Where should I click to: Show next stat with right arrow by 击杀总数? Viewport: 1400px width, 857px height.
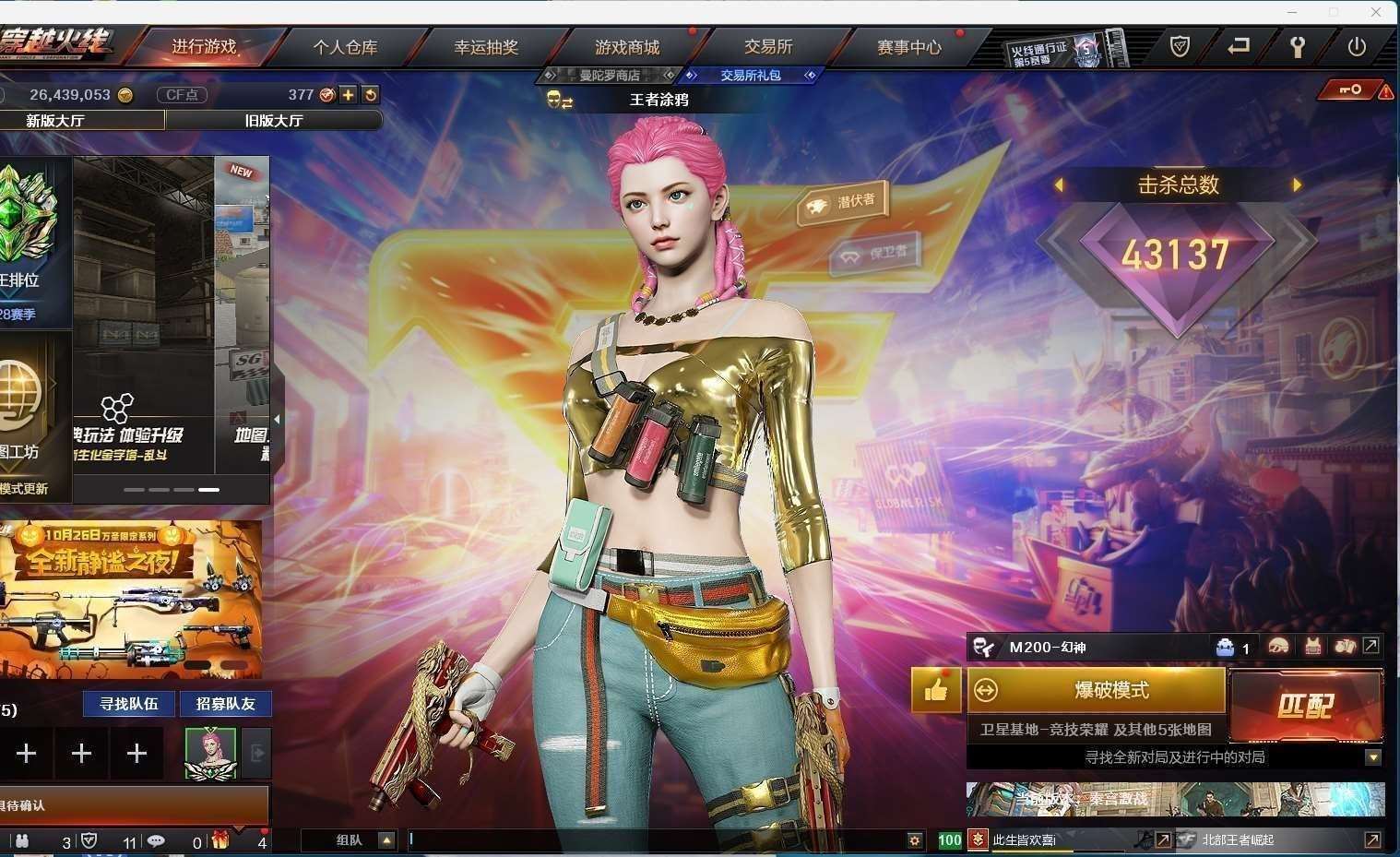[1297, 184]
